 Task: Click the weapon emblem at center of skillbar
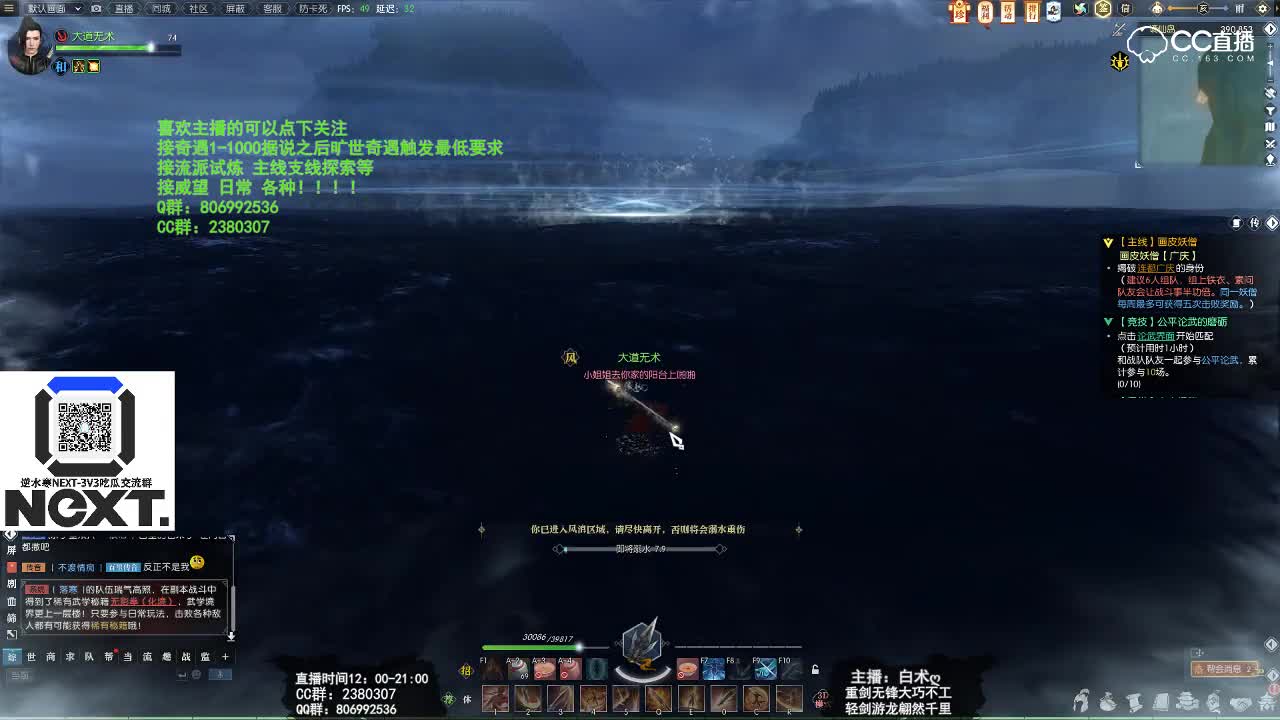(640, 645)
